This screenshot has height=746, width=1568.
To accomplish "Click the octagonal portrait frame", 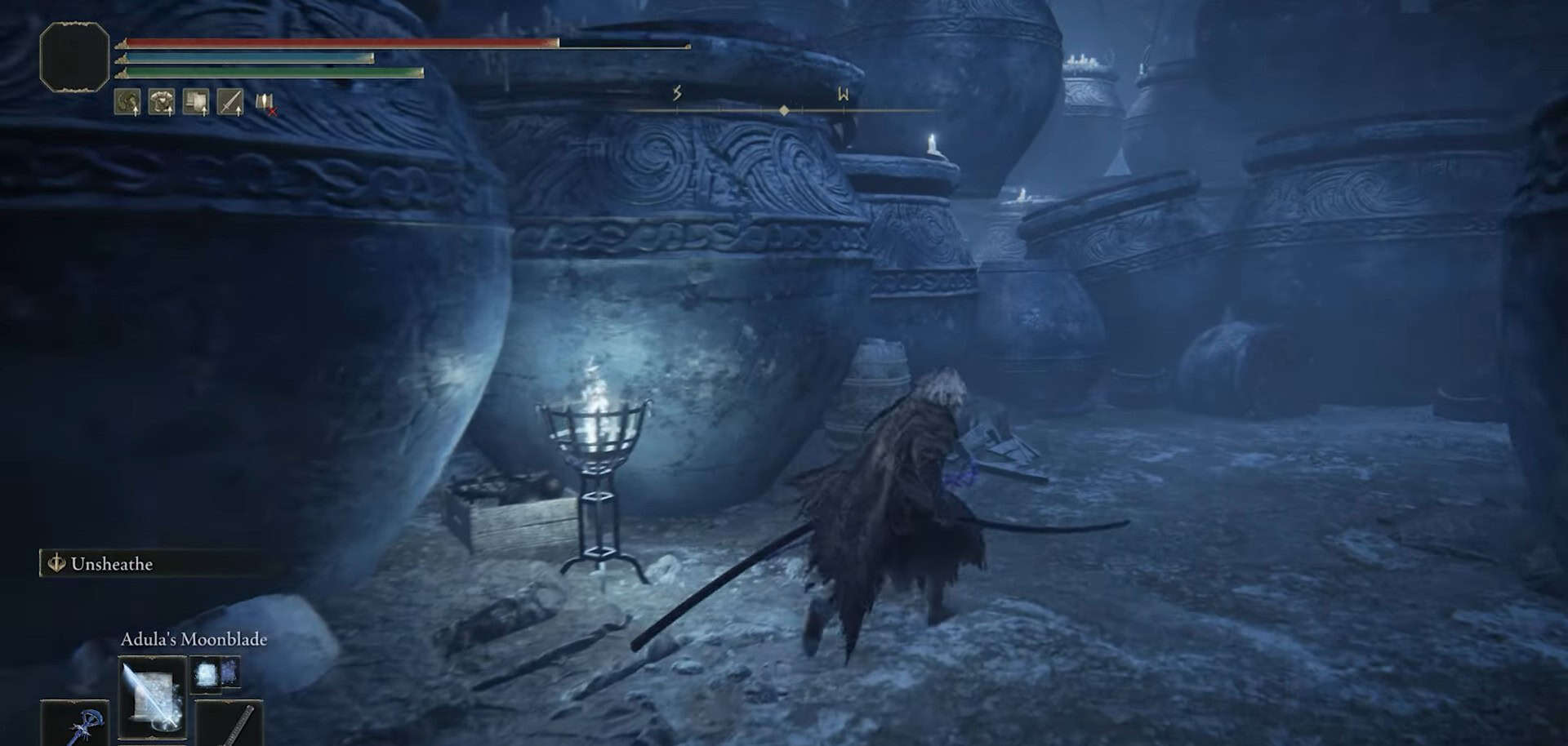I will (74, 56).
